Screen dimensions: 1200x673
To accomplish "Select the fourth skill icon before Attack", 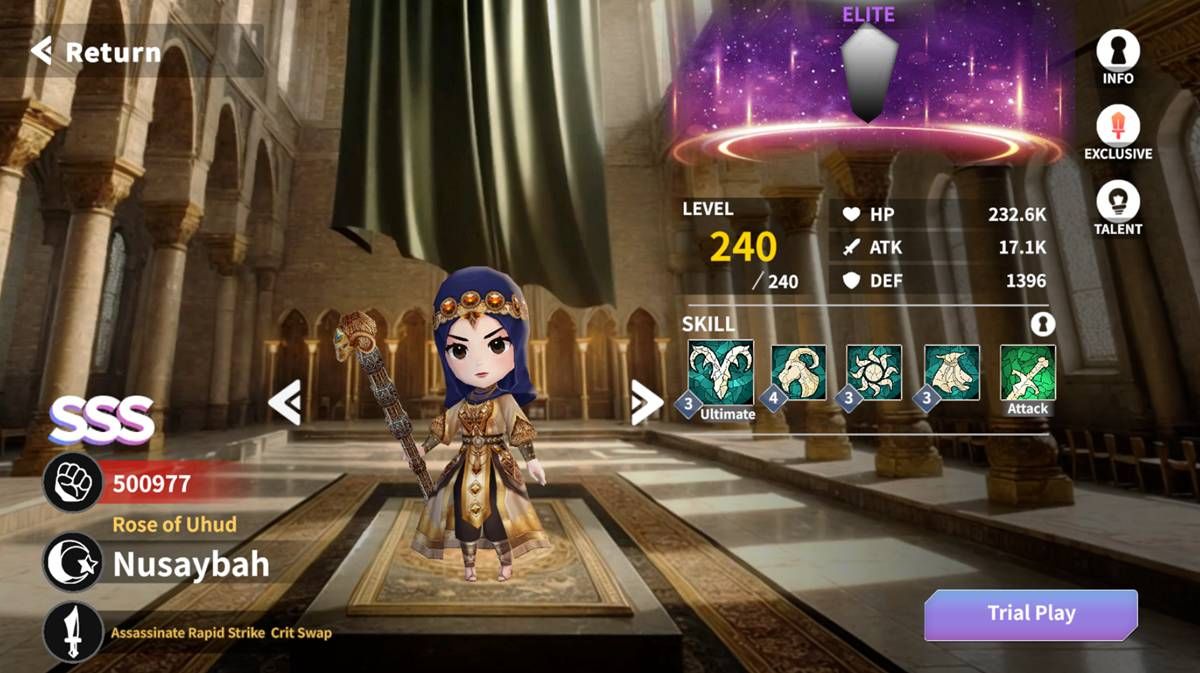I will (x=951, y=373).
